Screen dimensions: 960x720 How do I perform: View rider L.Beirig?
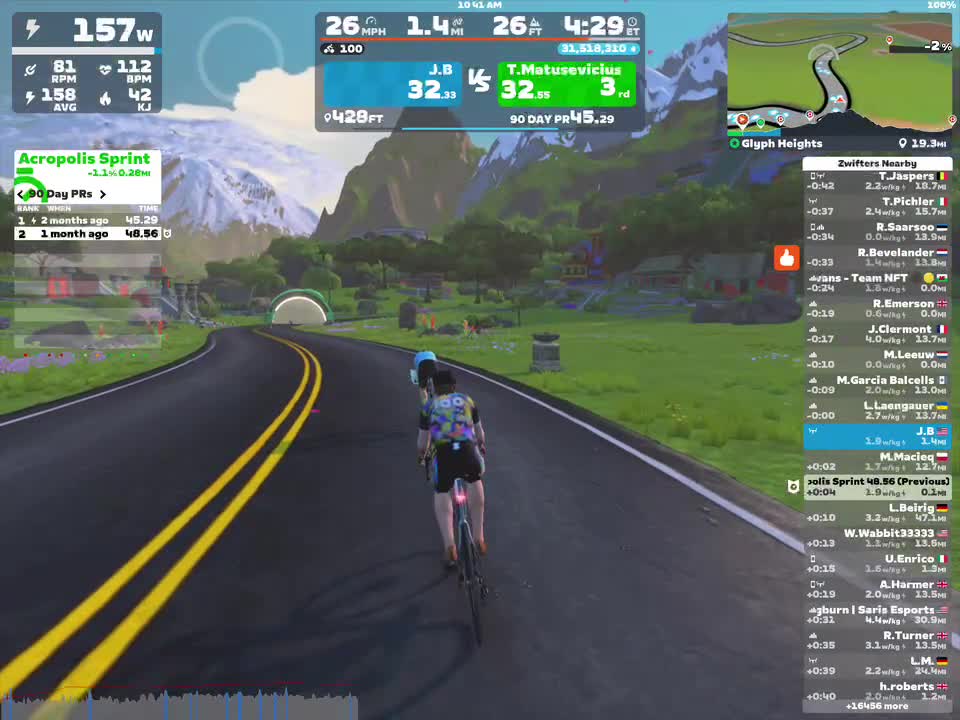point(877,512)
